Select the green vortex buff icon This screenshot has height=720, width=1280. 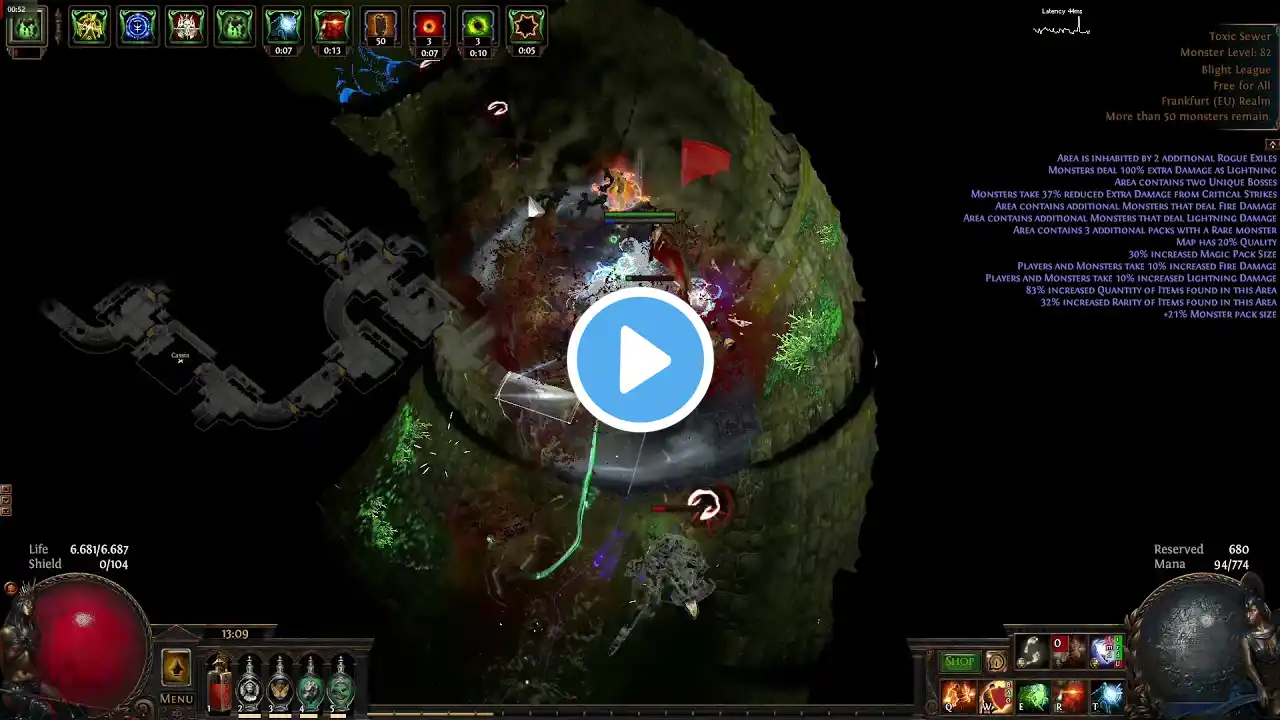478,26
